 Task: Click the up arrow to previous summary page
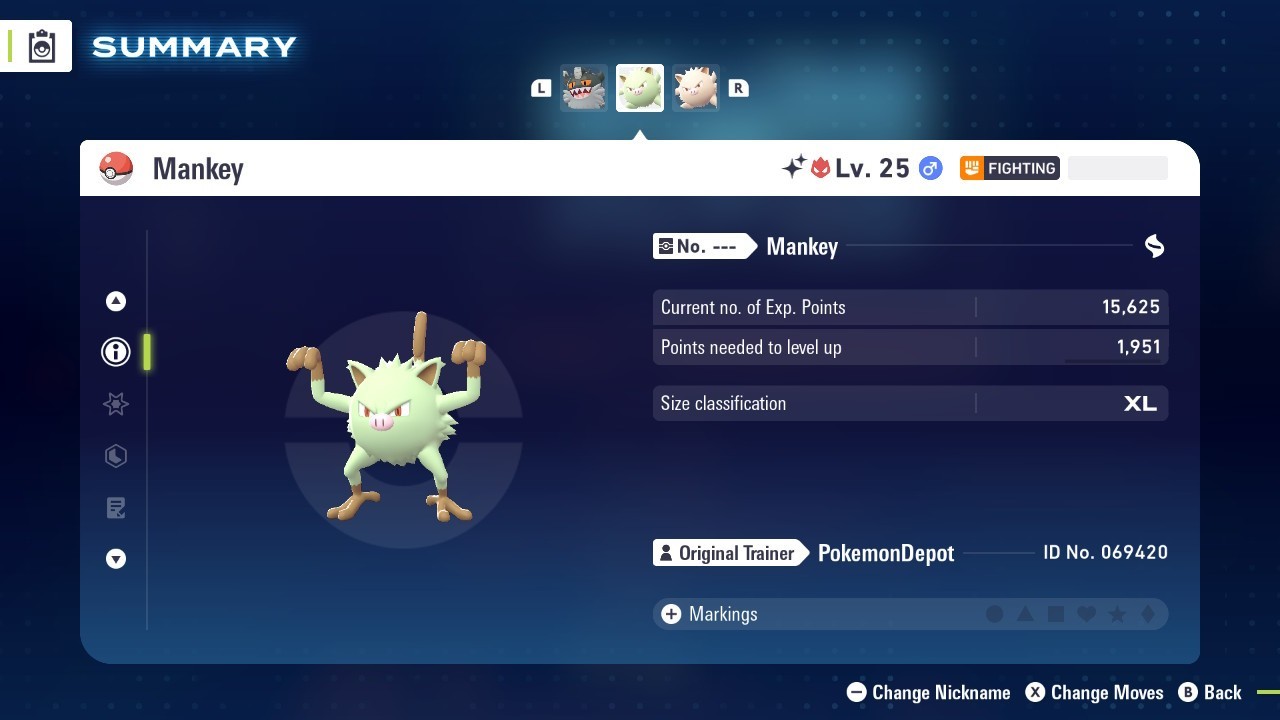tap(115, 300)
